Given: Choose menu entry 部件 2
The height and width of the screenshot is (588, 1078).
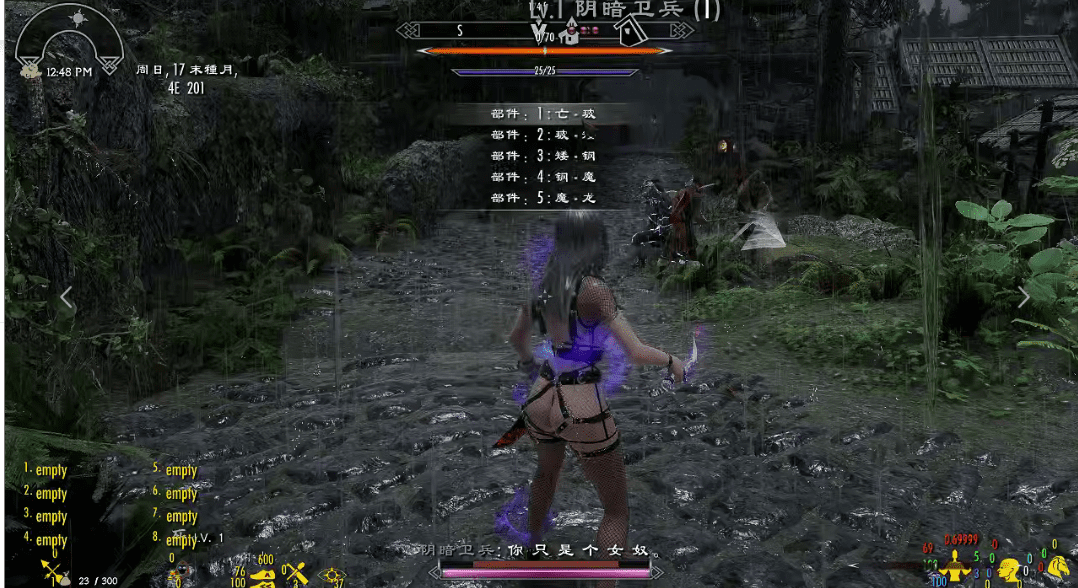Looking at the screenshot, I should [543, 135].
